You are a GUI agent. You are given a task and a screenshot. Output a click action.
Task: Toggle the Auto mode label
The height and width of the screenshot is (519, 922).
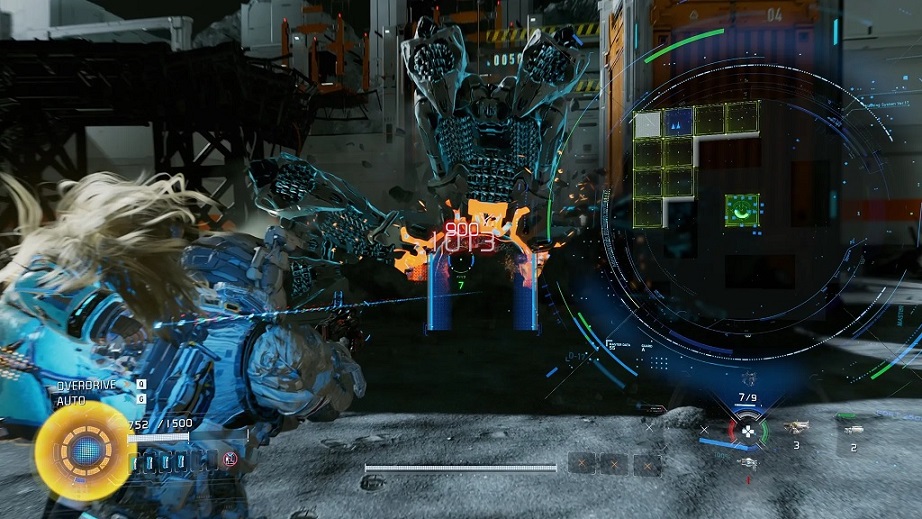(72, 400)
